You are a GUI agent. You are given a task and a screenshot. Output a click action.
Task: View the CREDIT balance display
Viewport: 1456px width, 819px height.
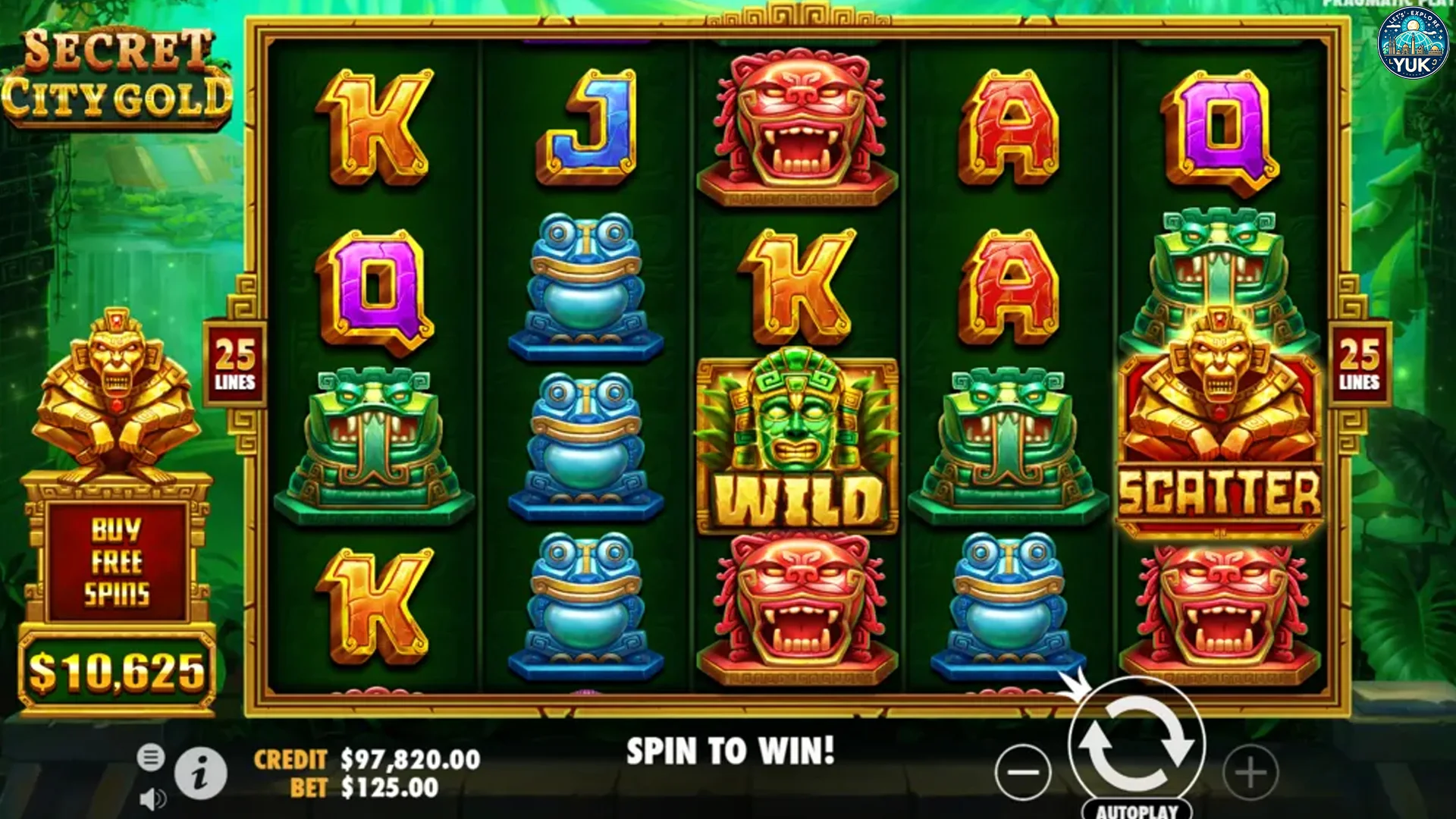[x=364, y=758]
